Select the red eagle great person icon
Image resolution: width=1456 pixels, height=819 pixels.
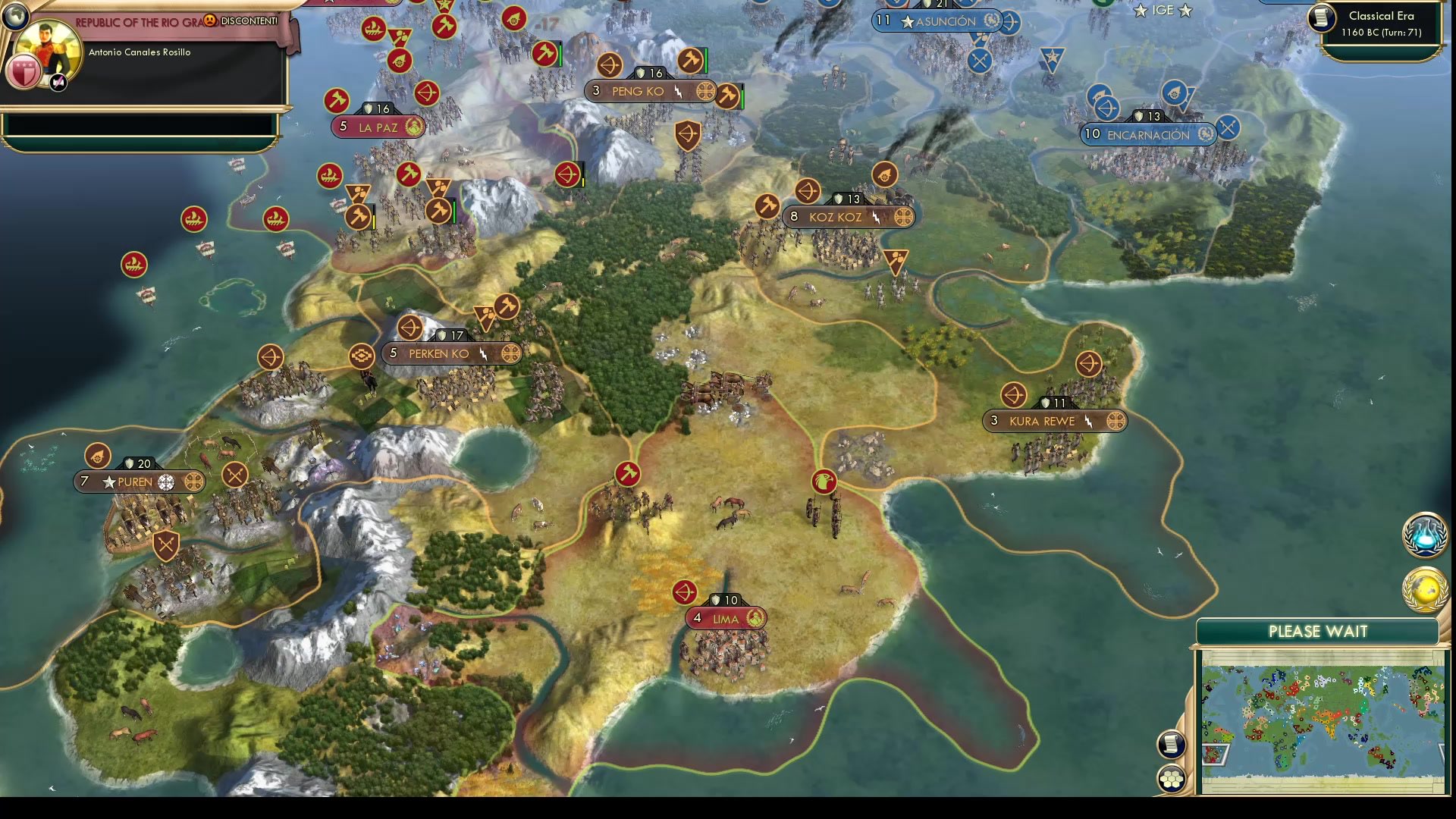point(824,480)
